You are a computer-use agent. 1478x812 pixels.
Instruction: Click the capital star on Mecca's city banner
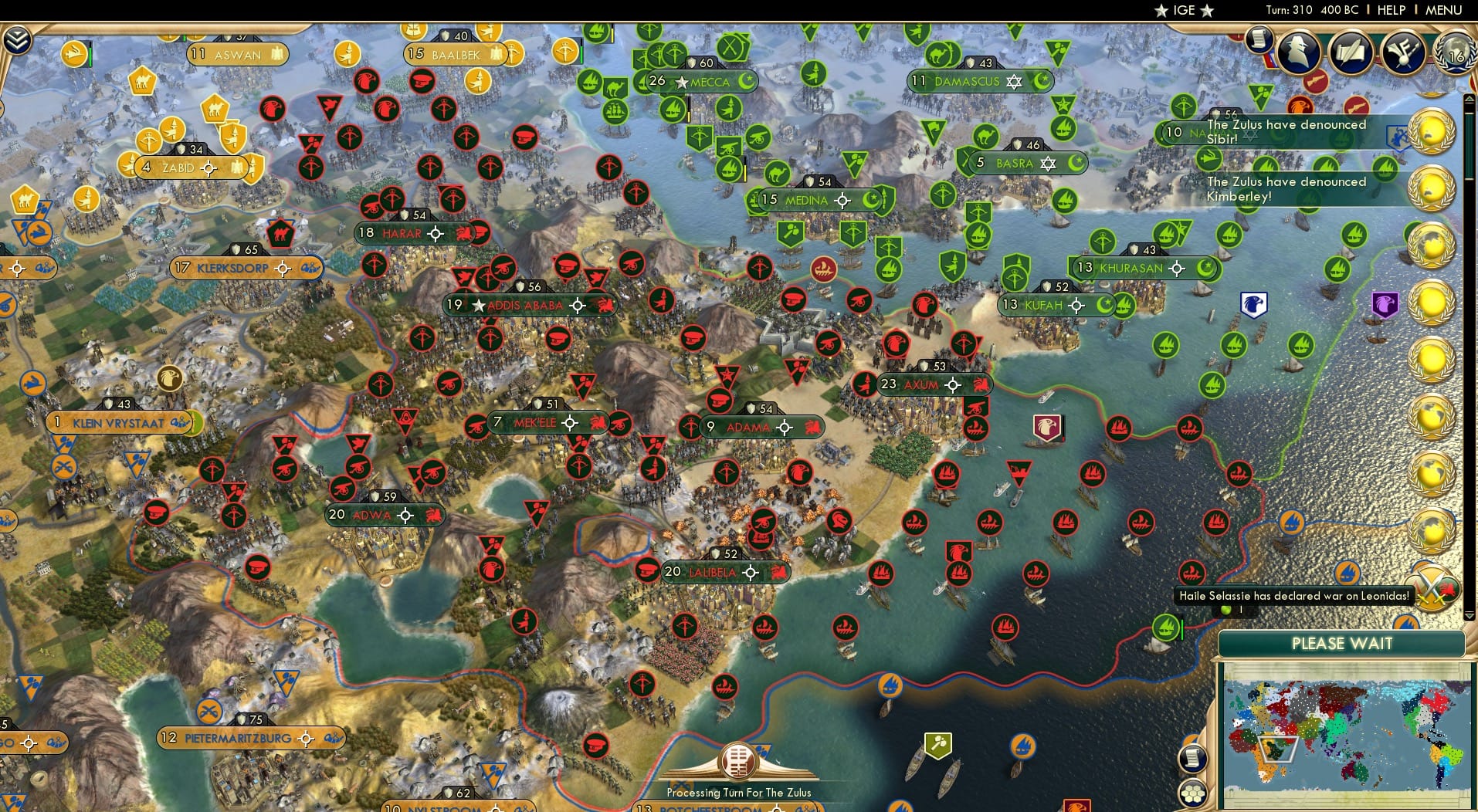coord(682,82)
